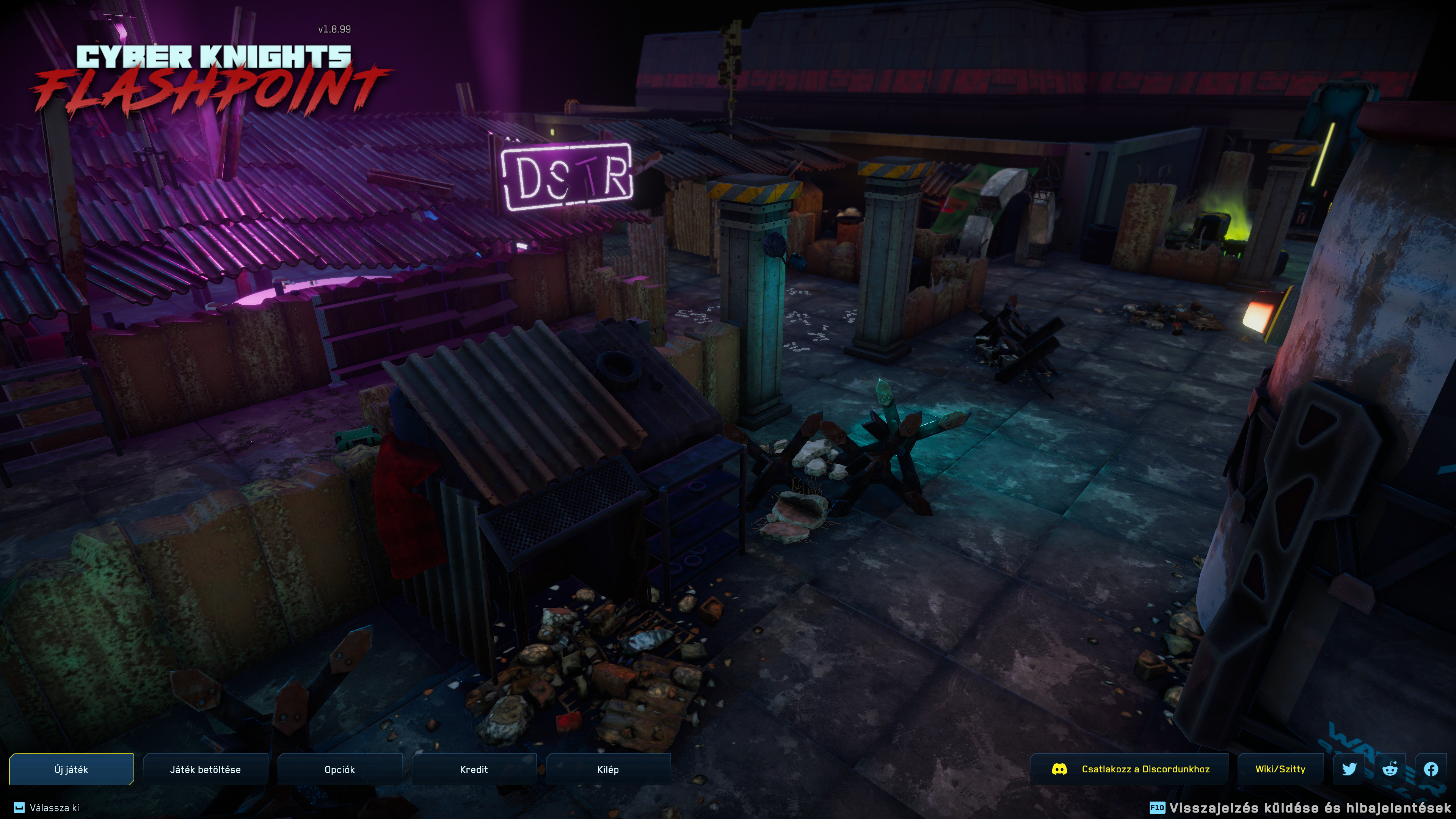Open the Wiki/Szitty link
The height and width of the screenshot is (819, 1456).
pos(1280,769)
